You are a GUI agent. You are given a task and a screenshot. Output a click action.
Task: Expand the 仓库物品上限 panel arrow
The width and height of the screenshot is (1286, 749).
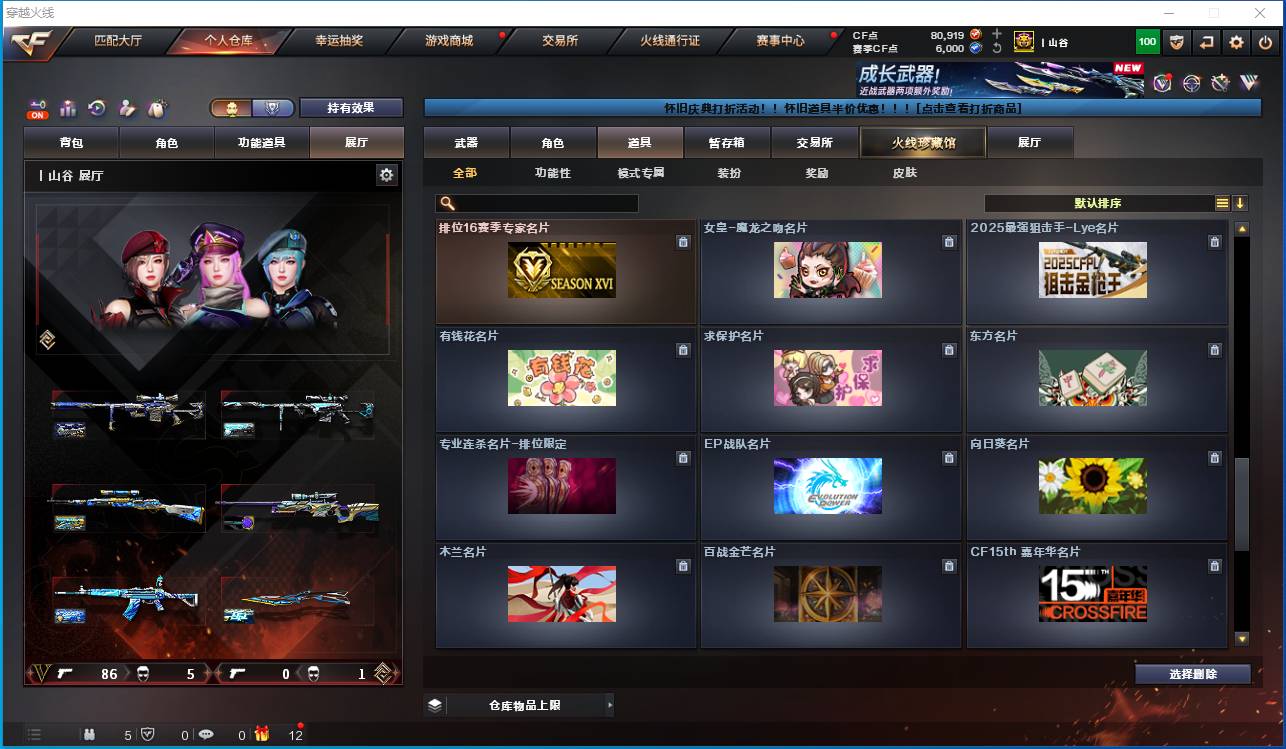pos(610,705)
